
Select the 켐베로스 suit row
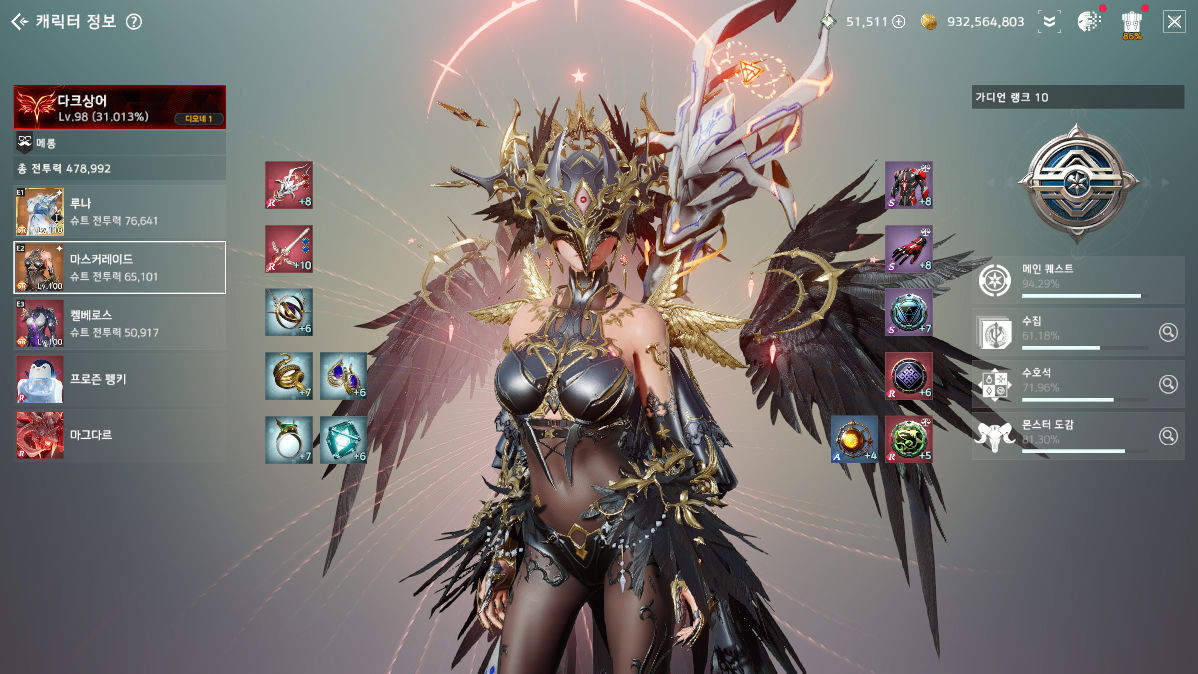(x=120, y=323)
